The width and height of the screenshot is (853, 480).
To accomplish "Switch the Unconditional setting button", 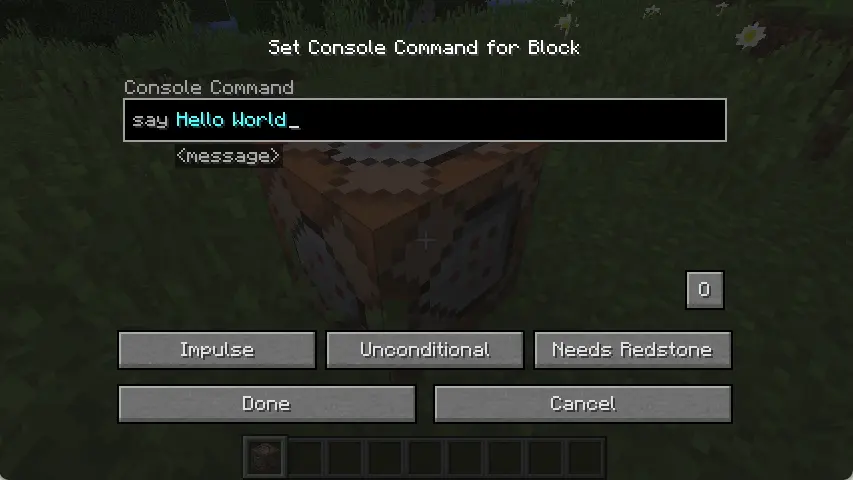I will [425, 350].
